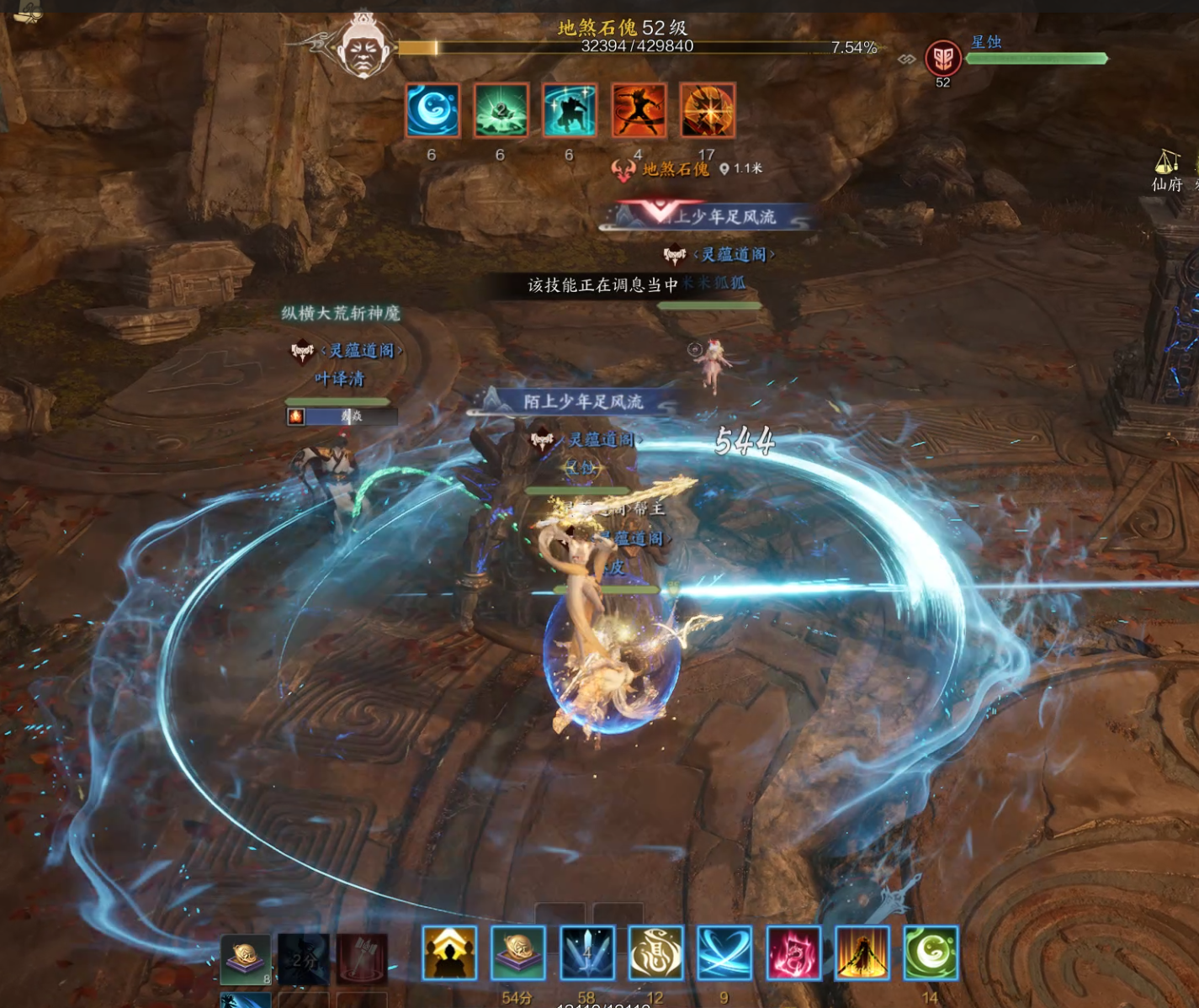Activate the blue crossing slash skill

(x=724, y=952)
